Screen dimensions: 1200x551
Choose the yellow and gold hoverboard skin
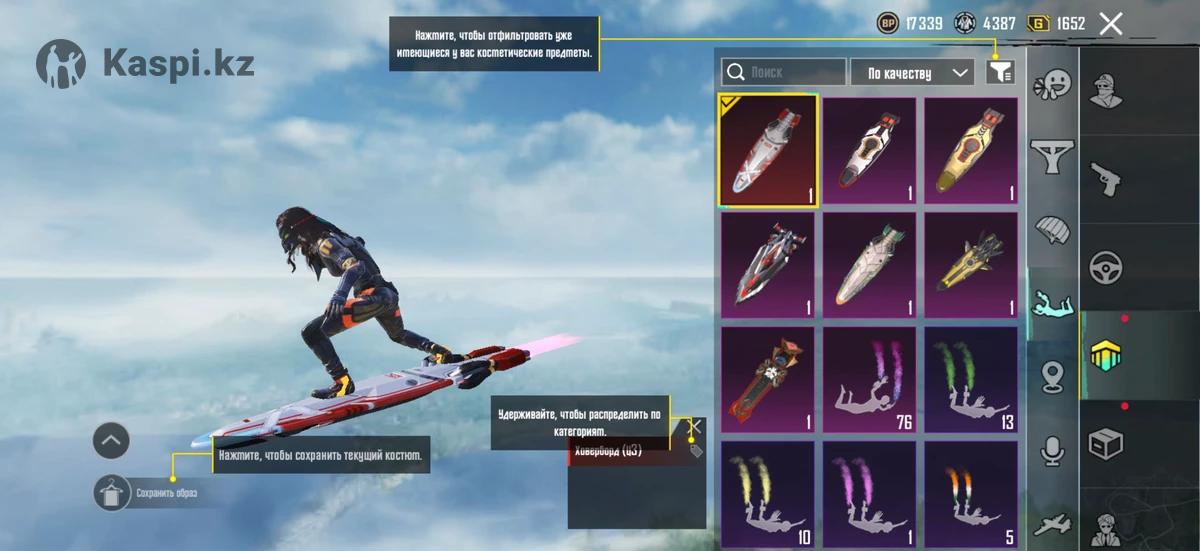970,151
